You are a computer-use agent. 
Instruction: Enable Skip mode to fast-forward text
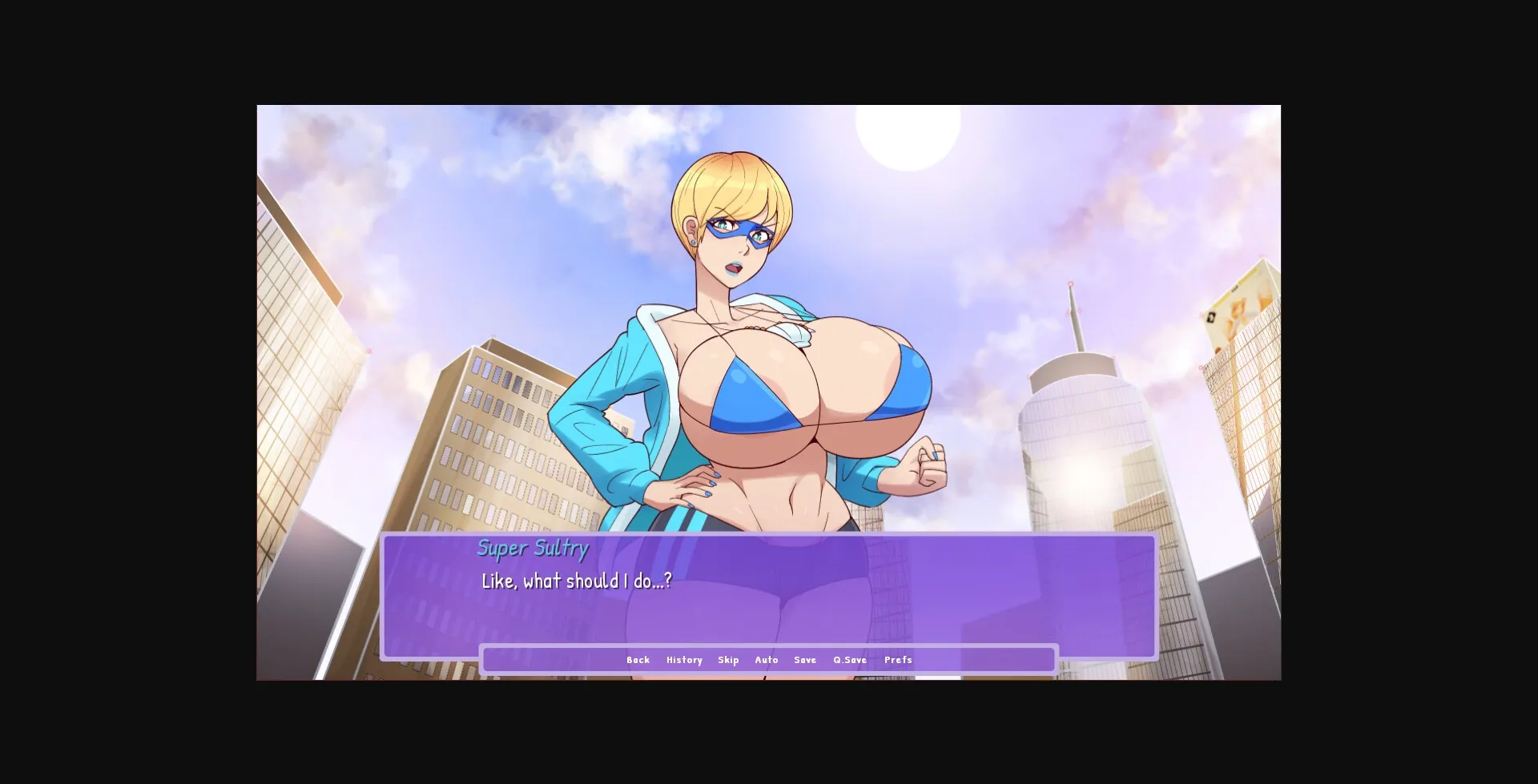point(728,659)
